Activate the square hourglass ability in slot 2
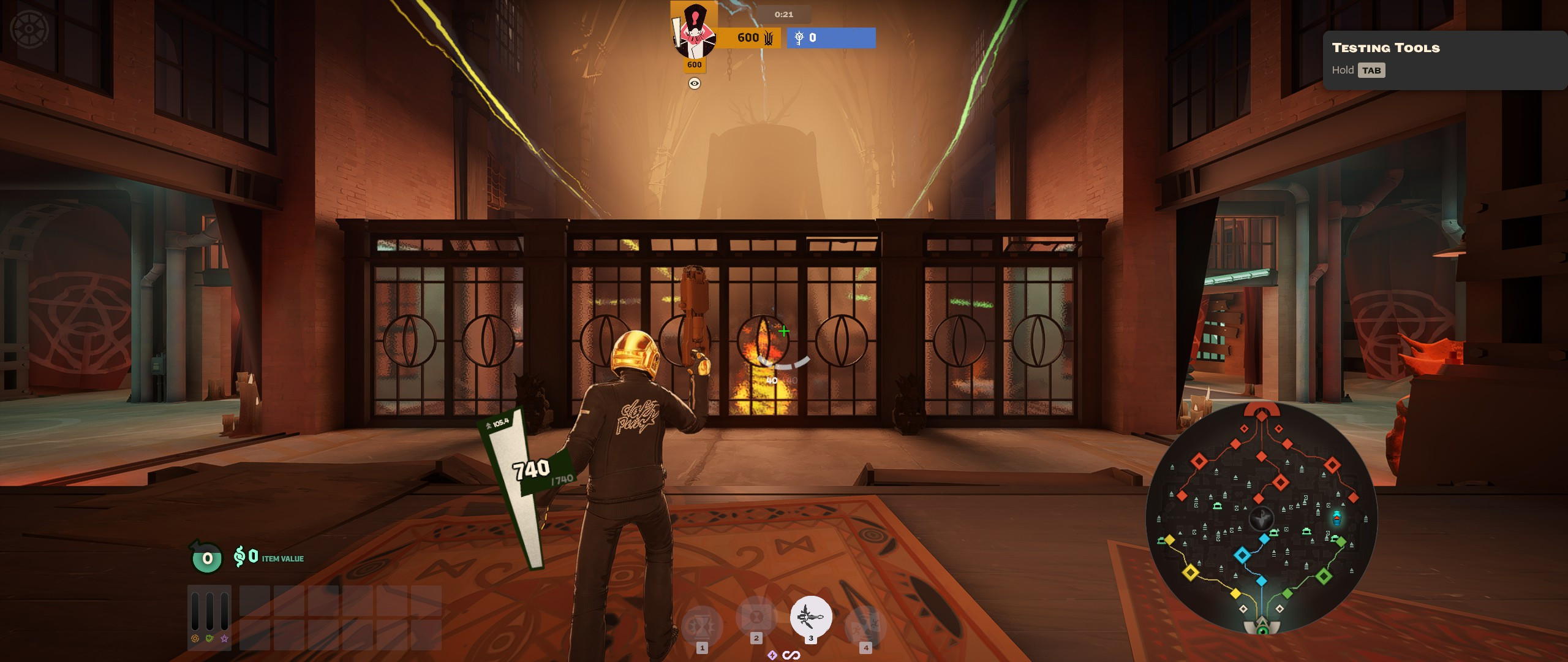 756,617
